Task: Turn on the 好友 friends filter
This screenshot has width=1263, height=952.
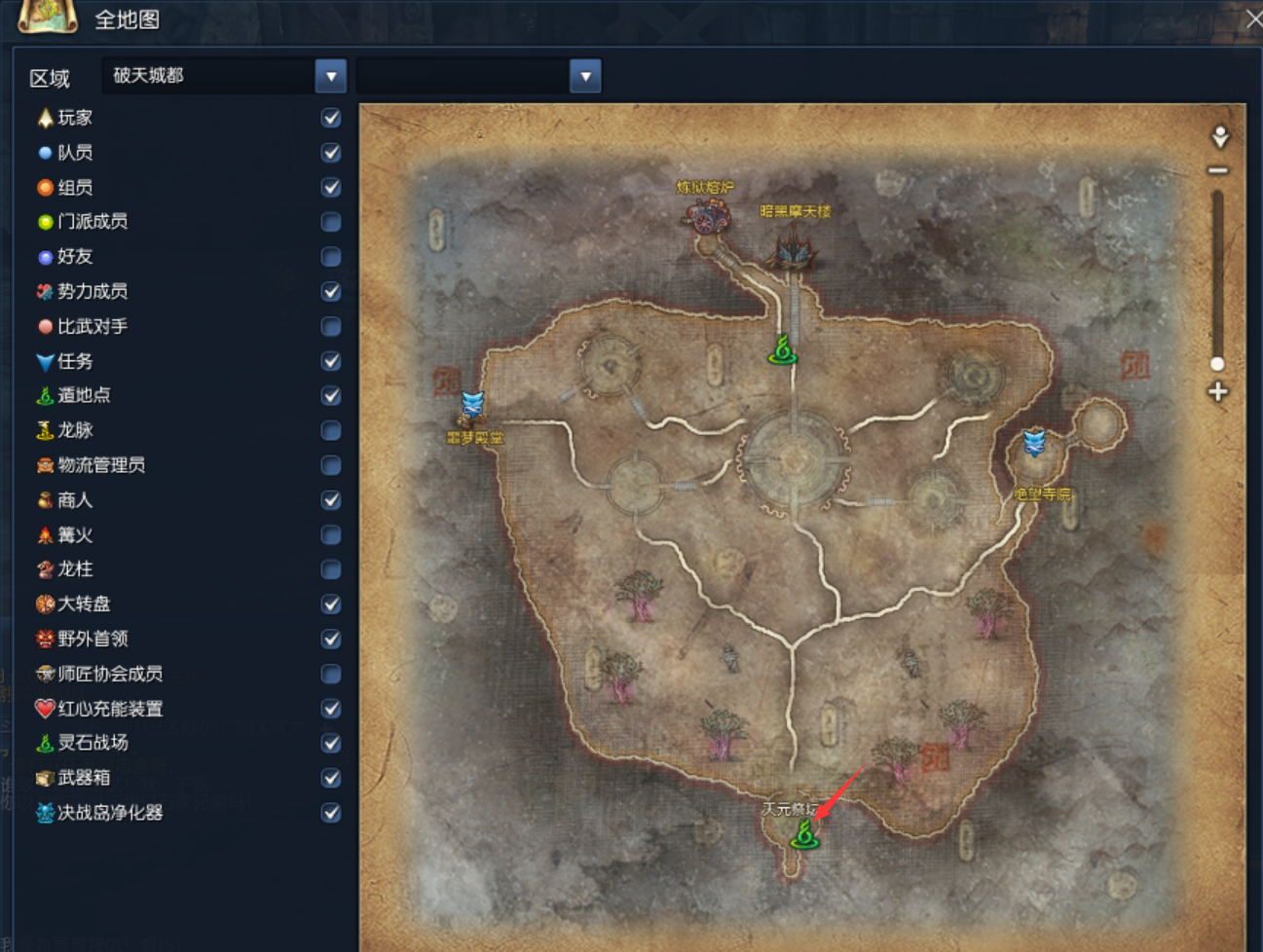Action: tap(331, 257)
